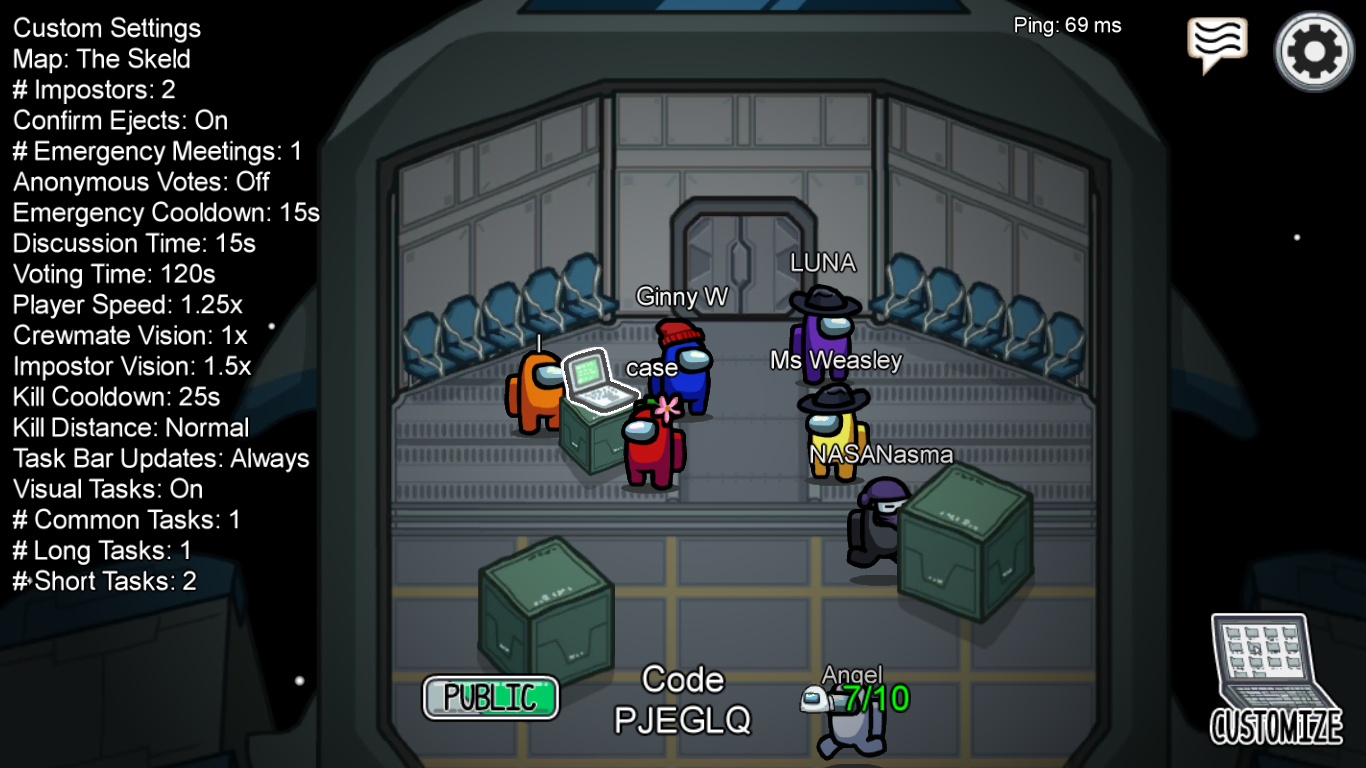Open the Customize laptop menu
Screen dimensions: 1366x768
tap(1275, 678)
